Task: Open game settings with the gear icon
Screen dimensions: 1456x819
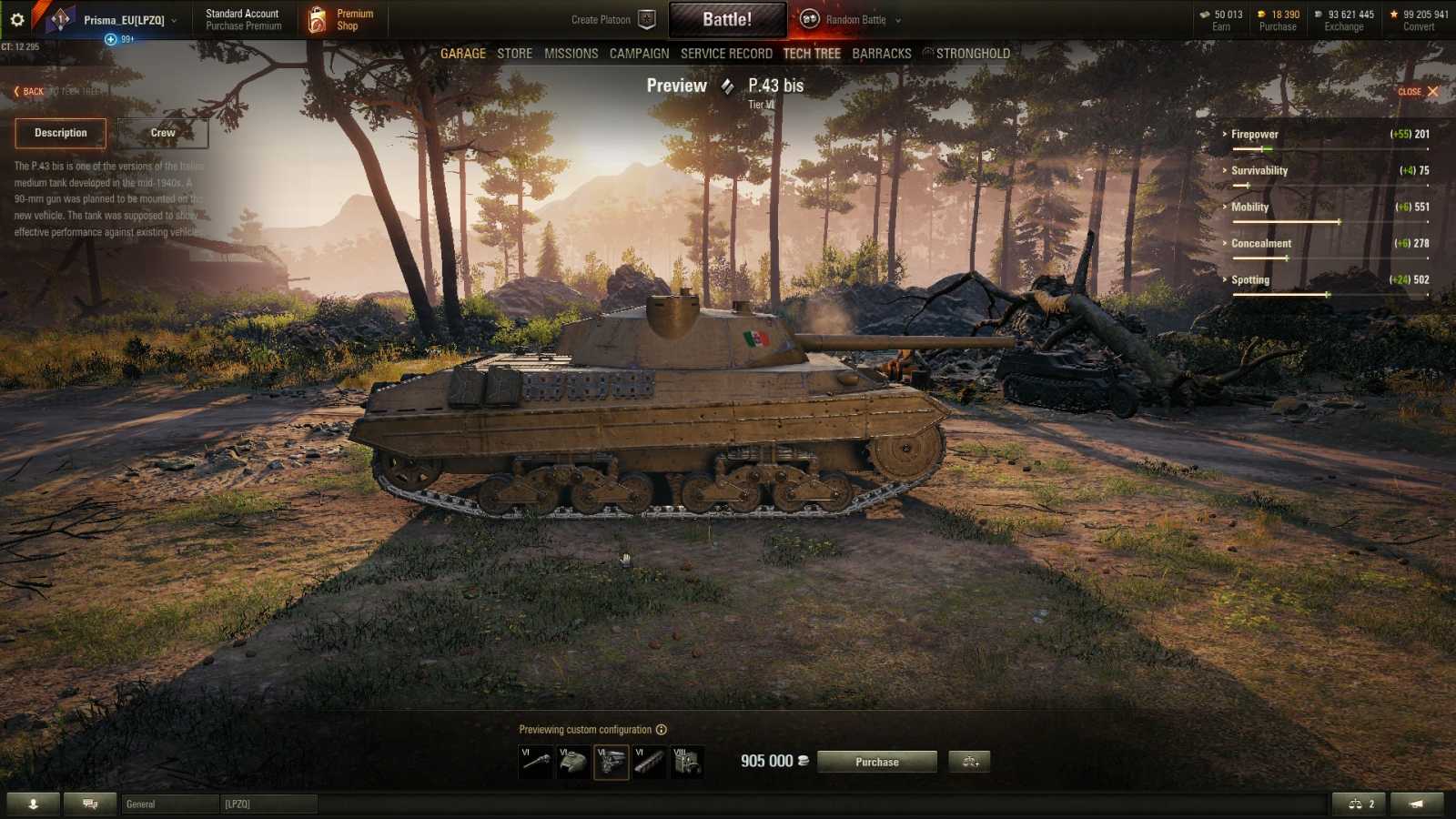Action: coord(15,17)
